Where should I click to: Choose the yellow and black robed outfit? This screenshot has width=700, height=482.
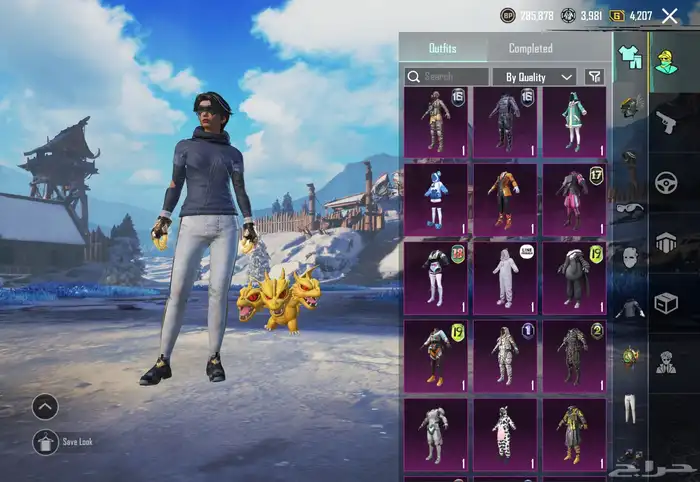574,432
